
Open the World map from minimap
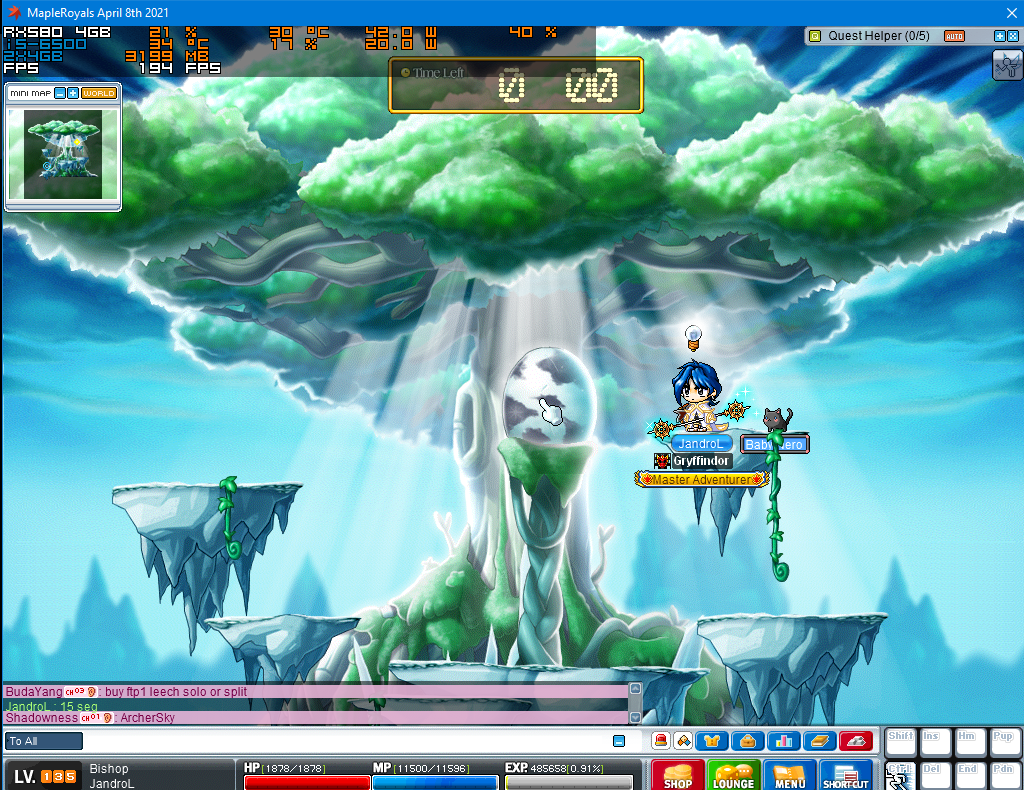coord(99,93)
